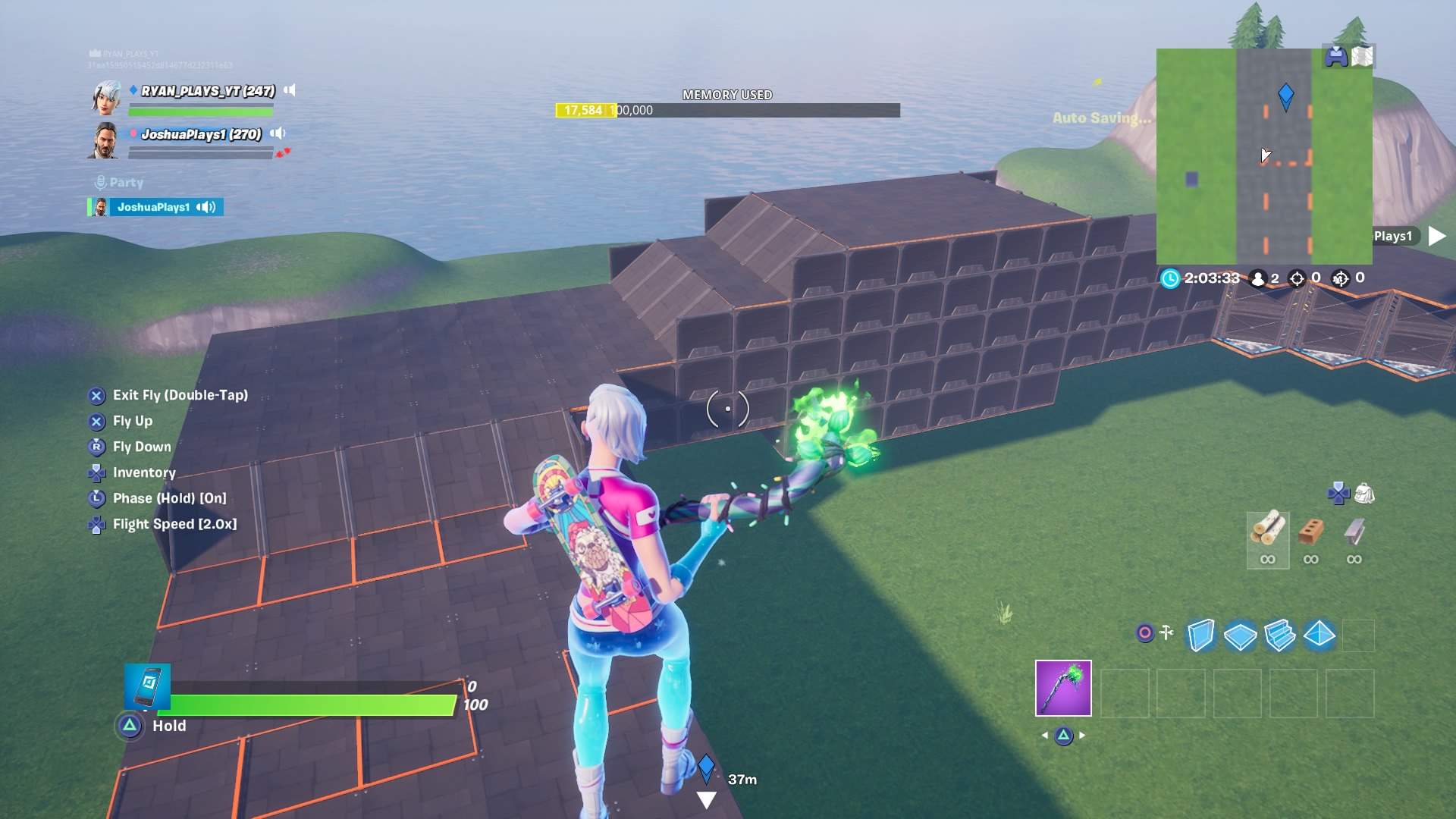Click the wood resource icon
This screenshot has height=819, width=1456.
(x=1268, y=531)
